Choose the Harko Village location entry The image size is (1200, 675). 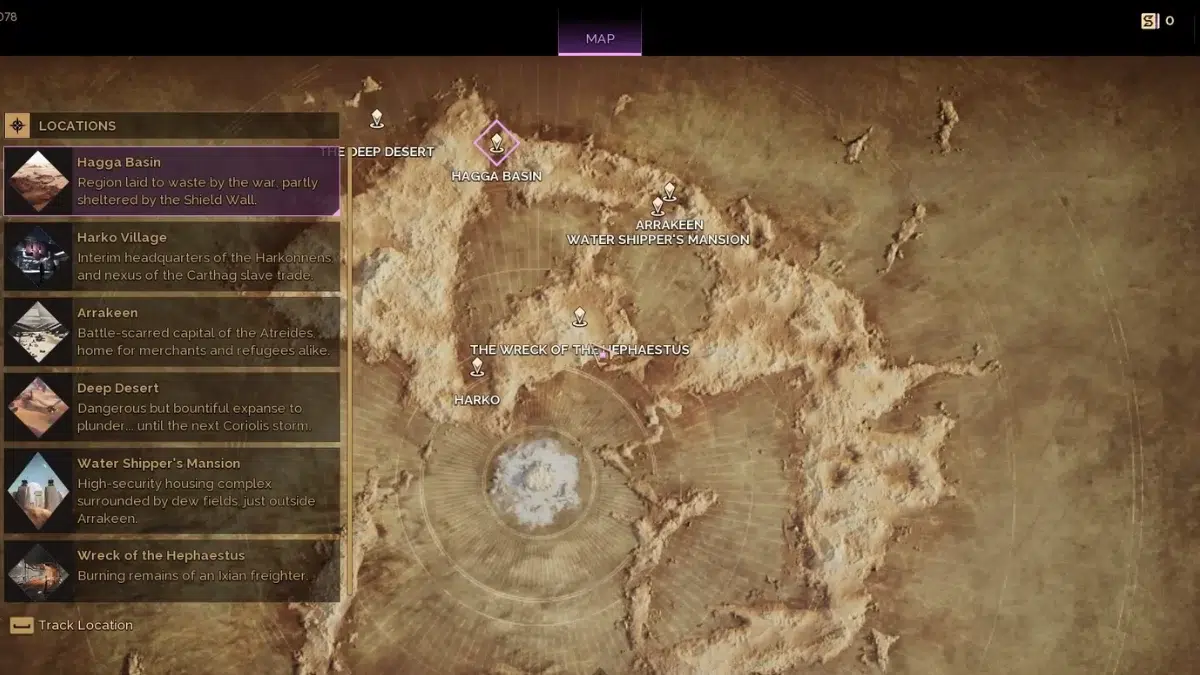point(172,256)
